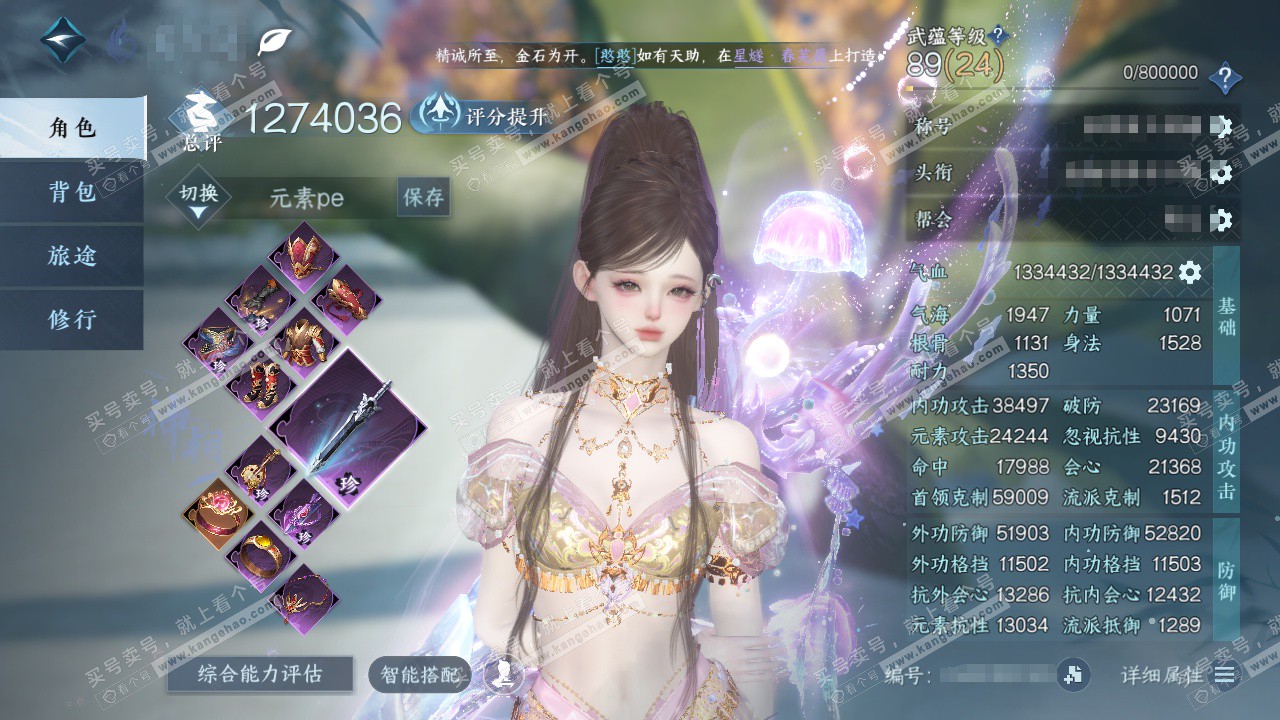The image size is (1280, 720).
Task: Open 综合能力评估 ability evaluation
Action: (x=260, y=674)
